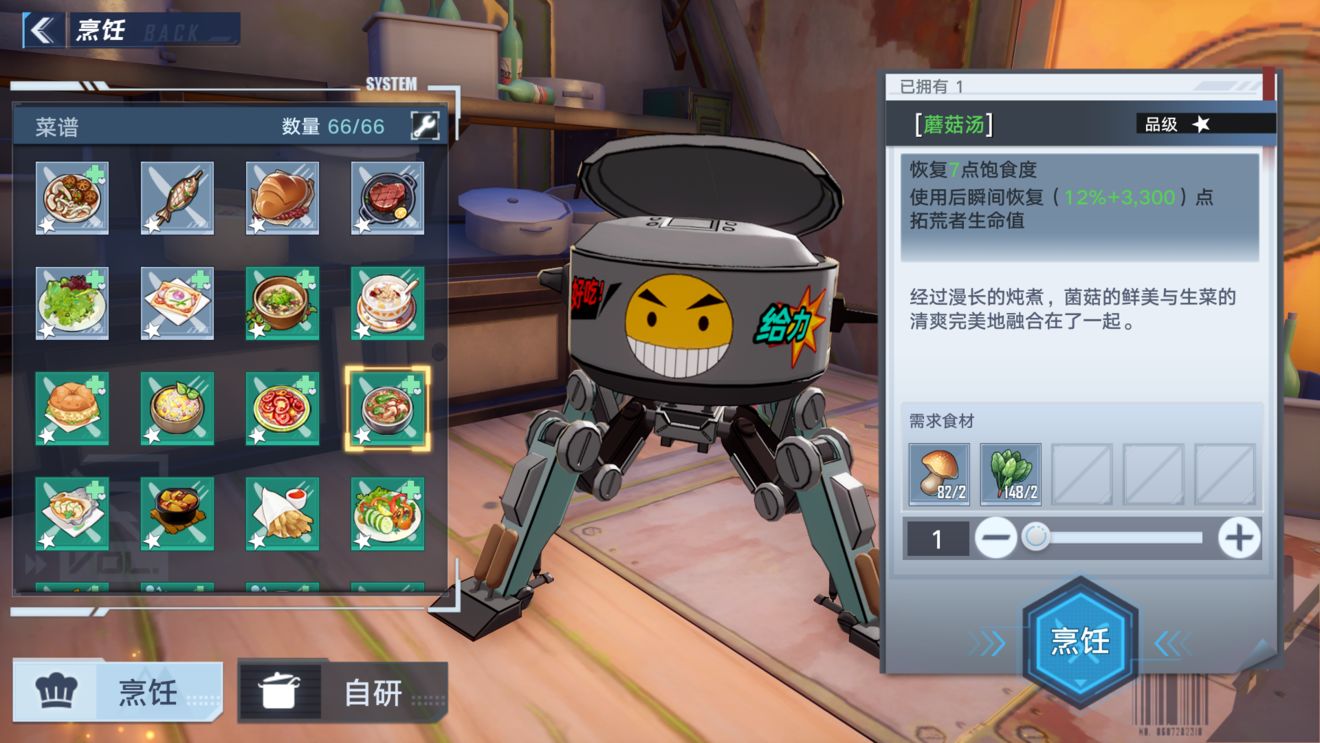1320x743 pixels.
Task: Click the cooking quantity slider track
Action: coord(1120,538)
